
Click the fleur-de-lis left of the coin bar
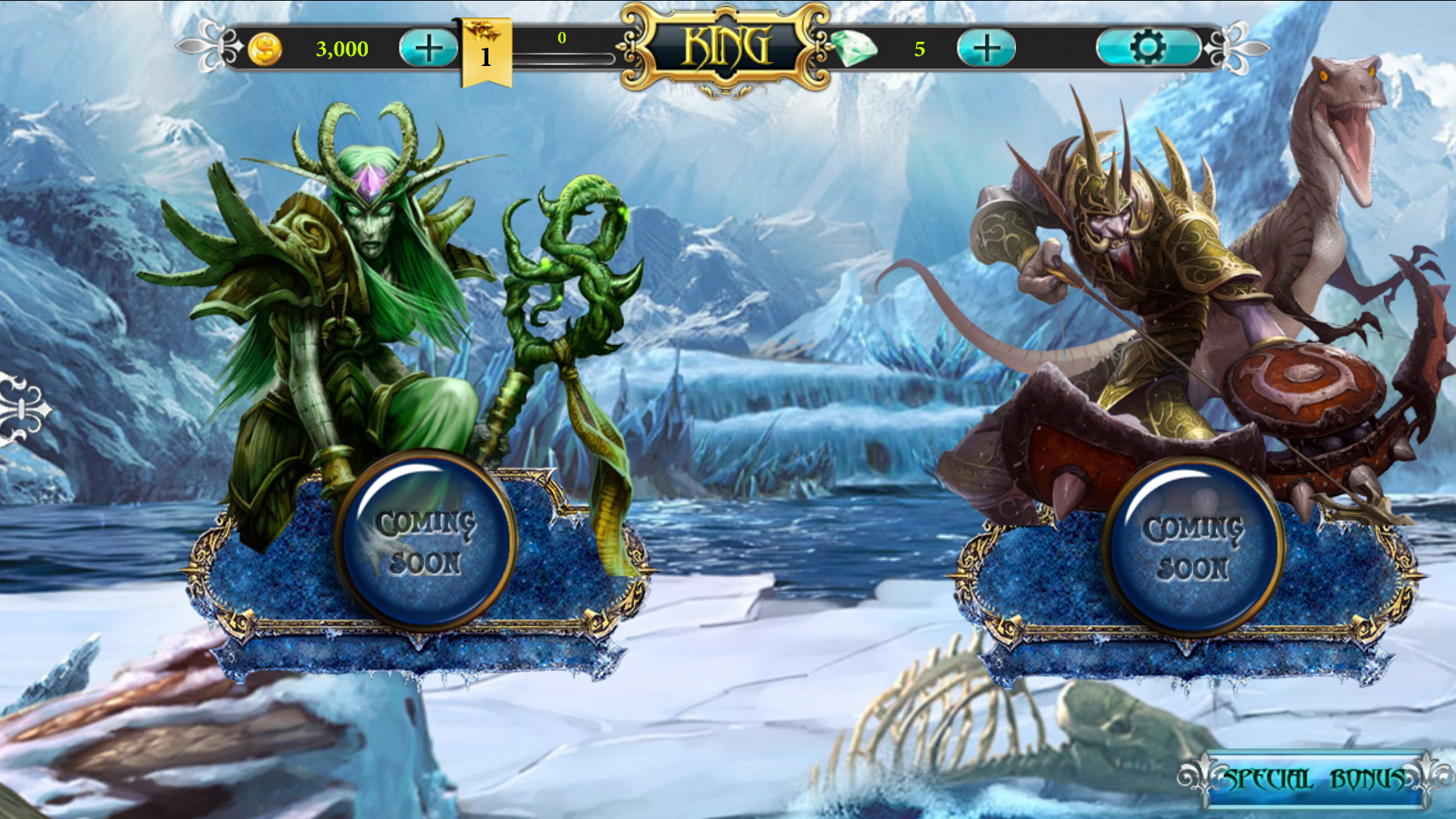tap(212, 47)
